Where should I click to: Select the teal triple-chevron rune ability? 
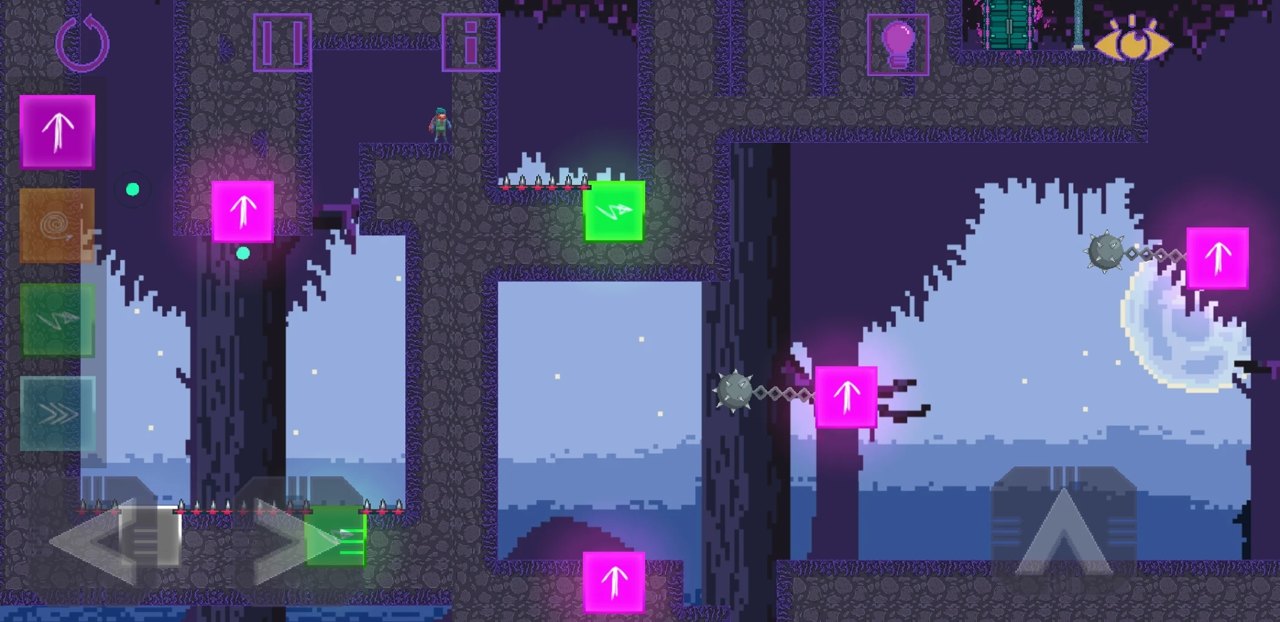(x=58, y=413)
